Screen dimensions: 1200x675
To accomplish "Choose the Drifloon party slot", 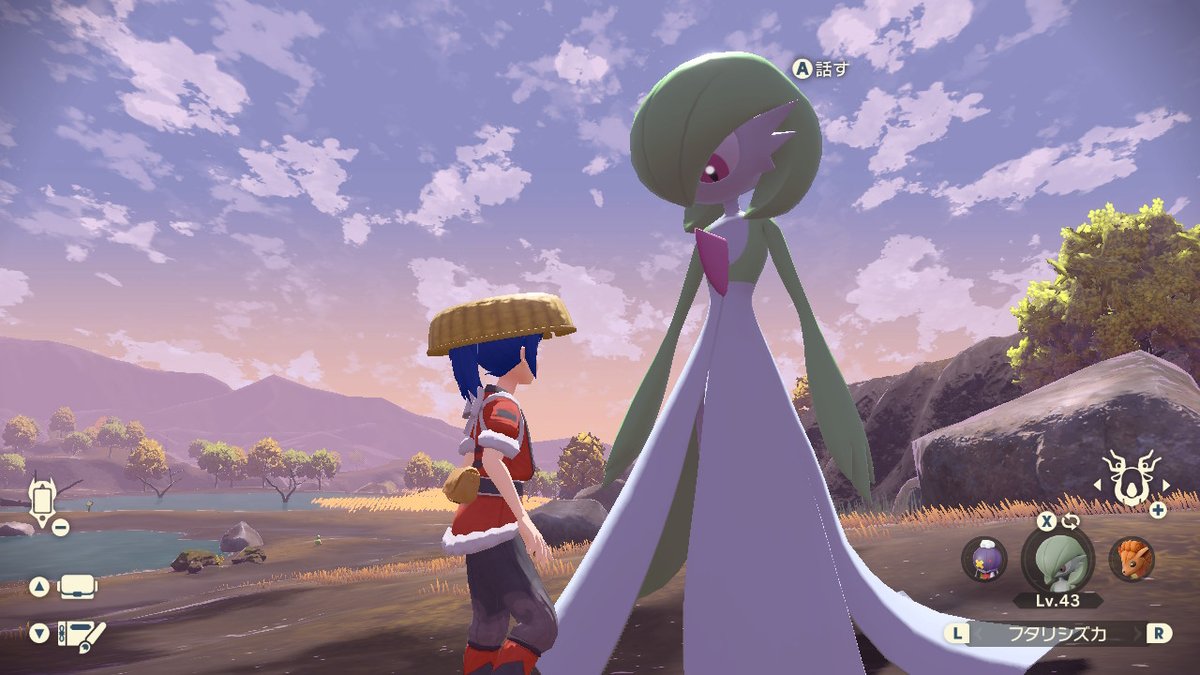I will pyautogui.click(x=984, y=558).
